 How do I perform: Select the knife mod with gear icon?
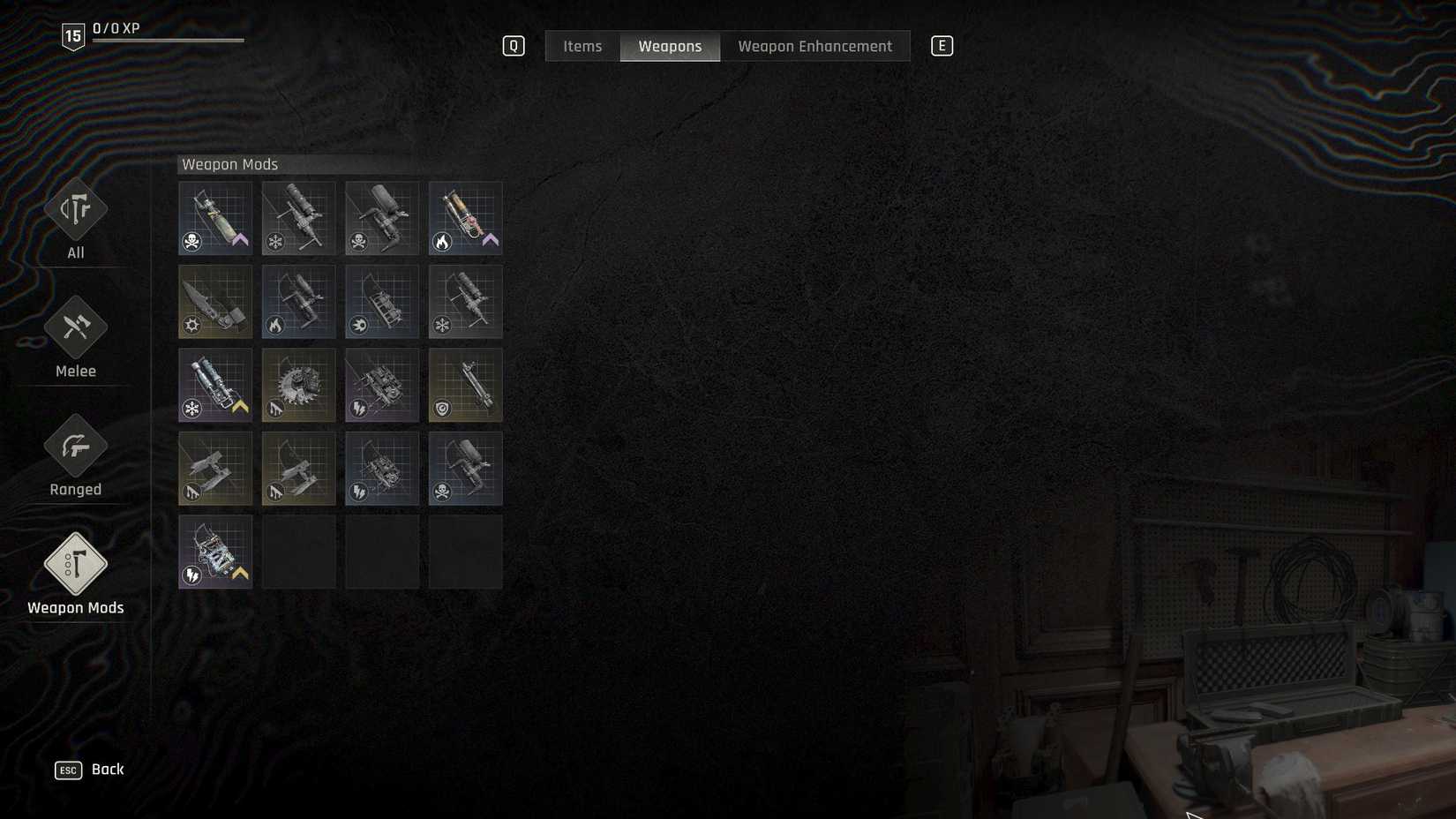coord(214,301)
